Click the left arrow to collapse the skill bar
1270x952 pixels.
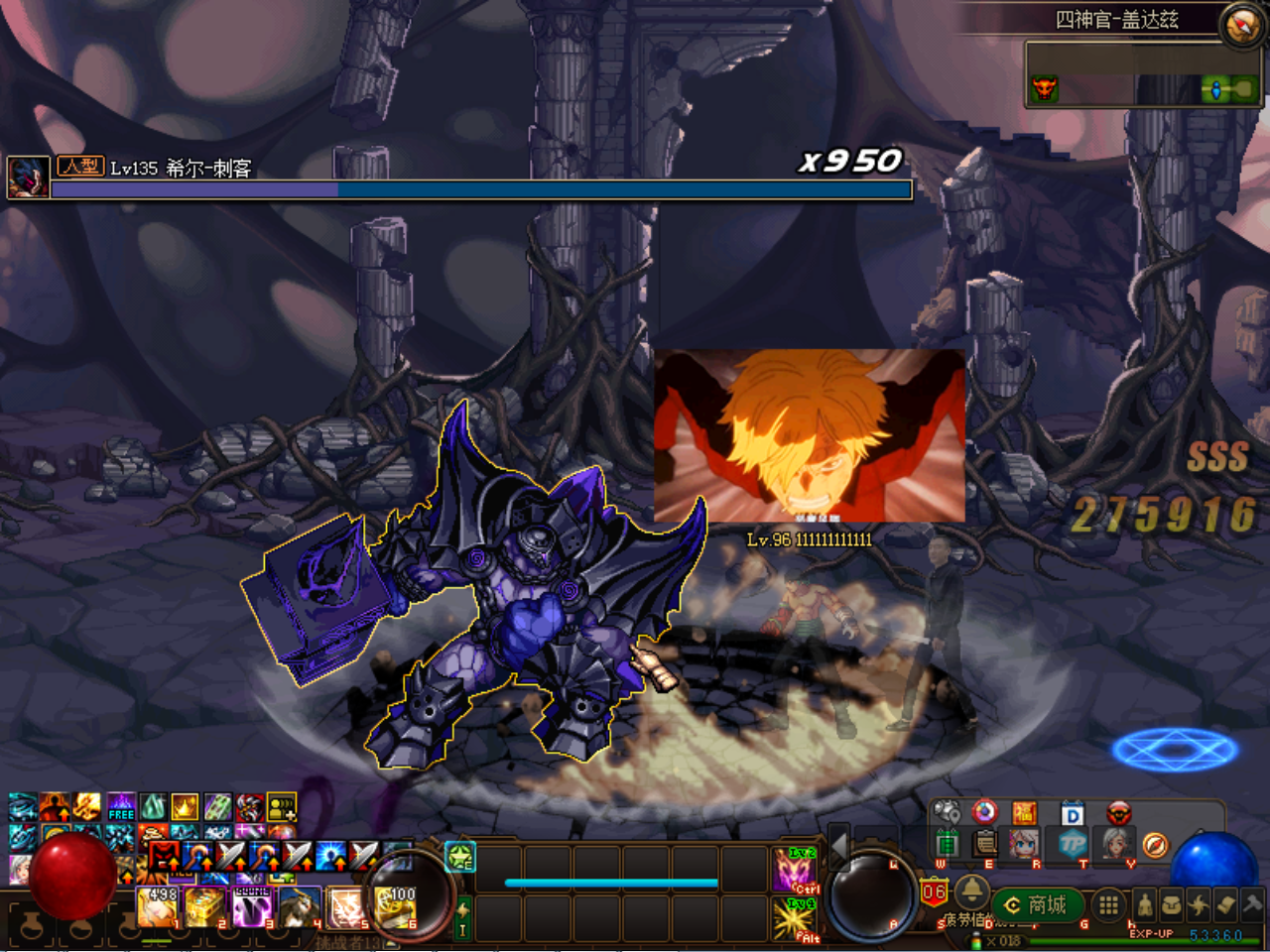coord(839,846)
